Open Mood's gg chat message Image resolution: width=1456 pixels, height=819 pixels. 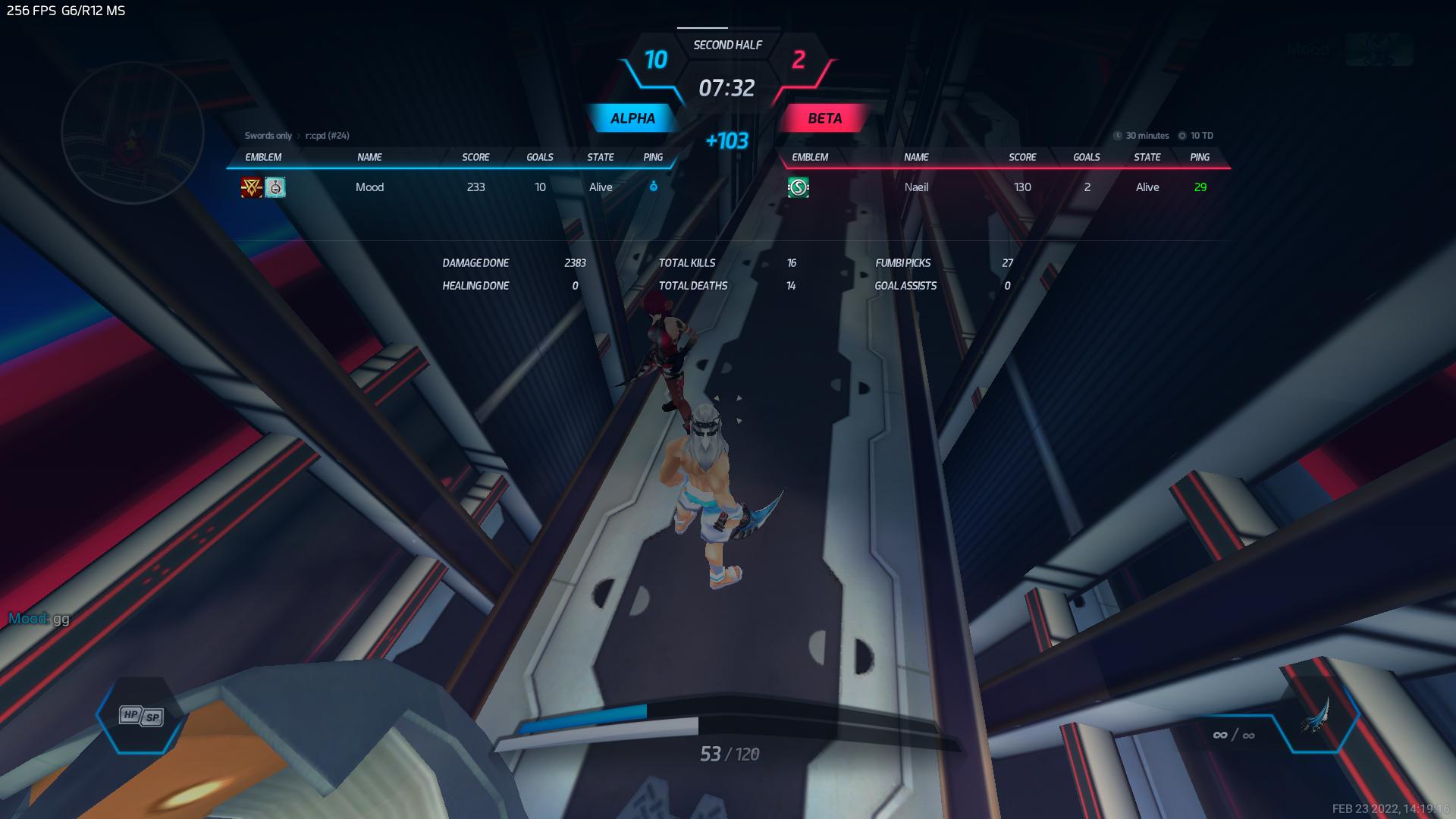(39, 619)
